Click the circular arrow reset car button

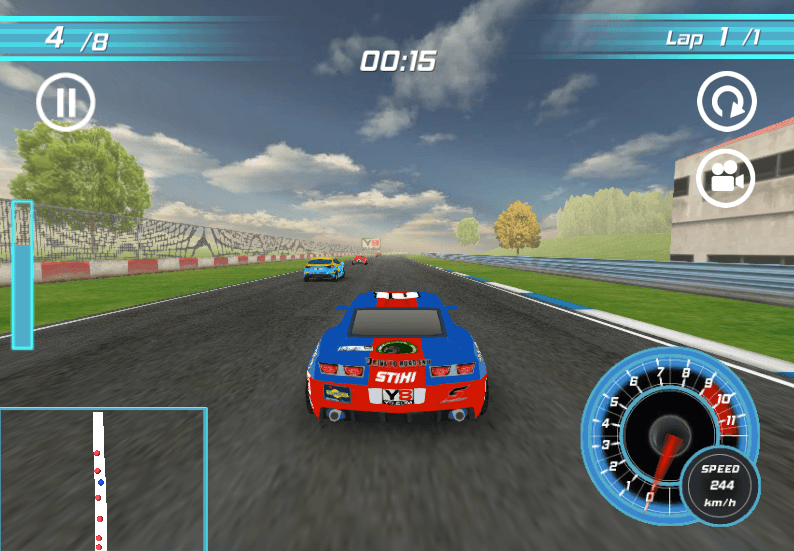(727, 101)
